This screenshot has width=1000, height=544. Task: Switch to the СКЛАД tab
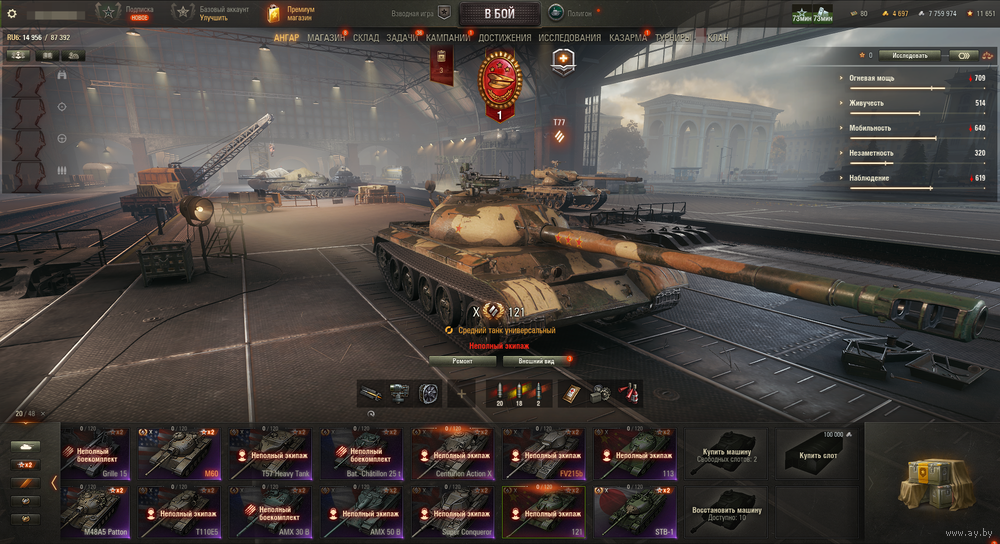[366, 38]
